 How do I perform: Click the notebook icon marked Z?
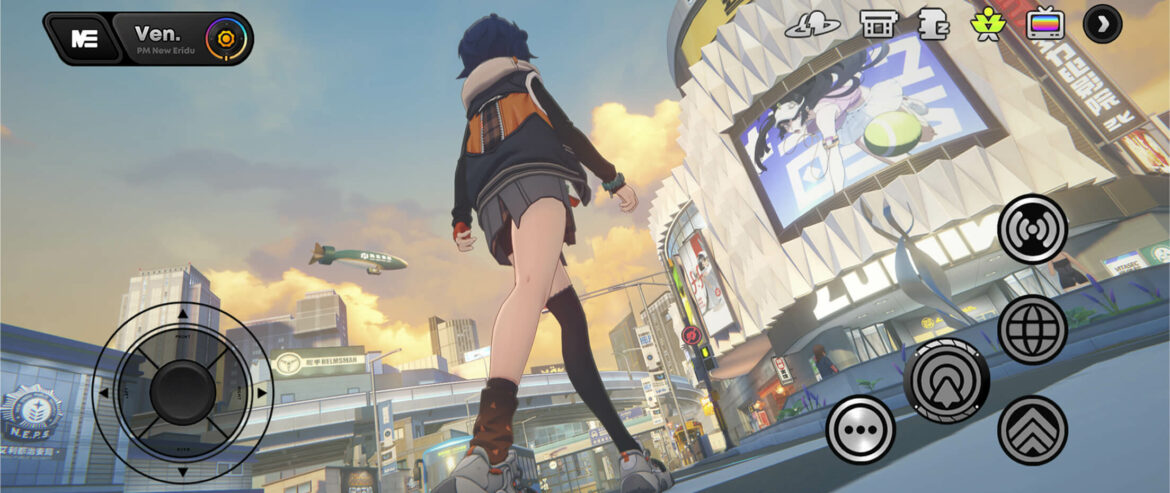[x=933, y=23]
